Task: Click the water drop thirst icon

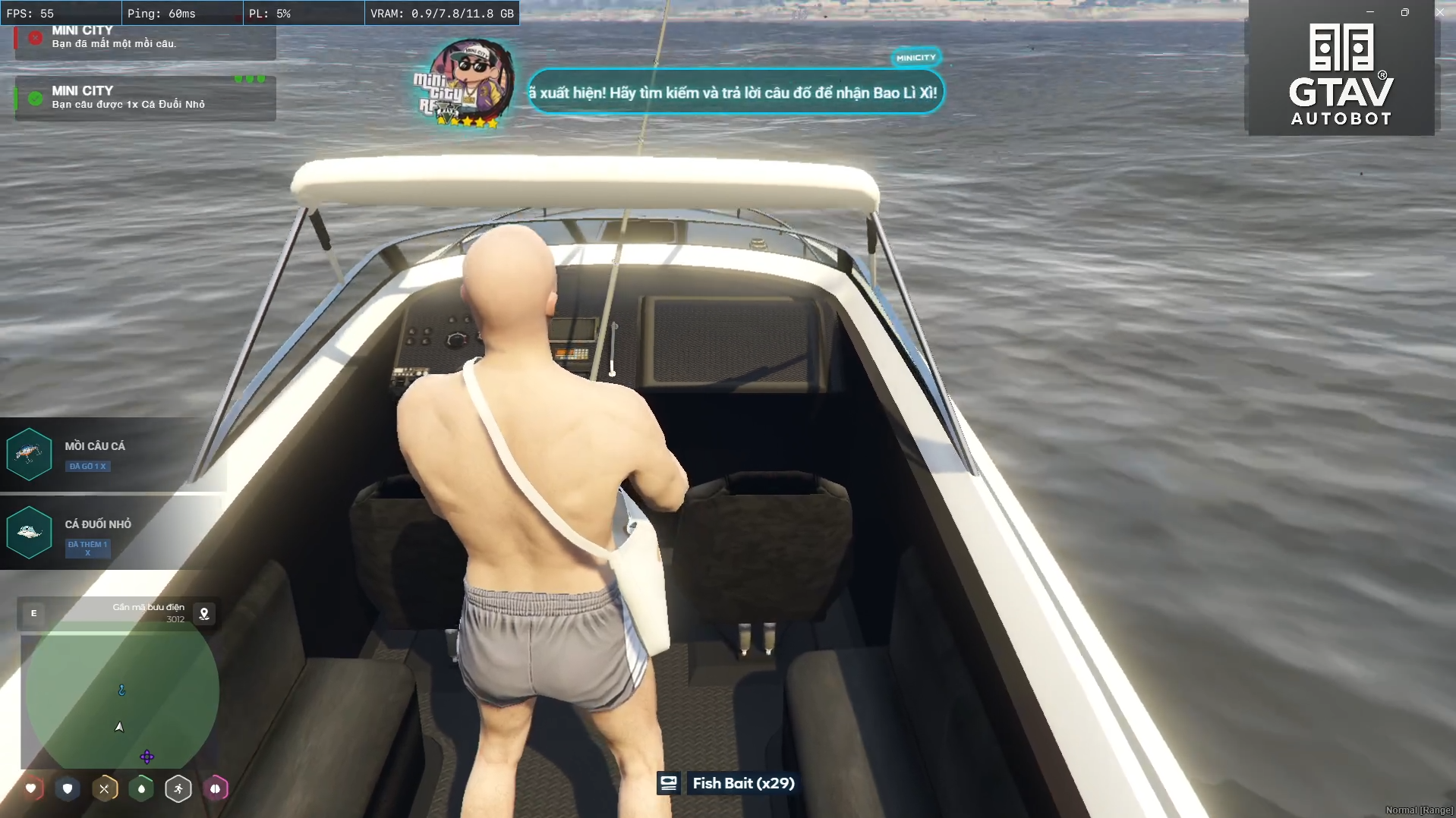Action: (141, 788)
